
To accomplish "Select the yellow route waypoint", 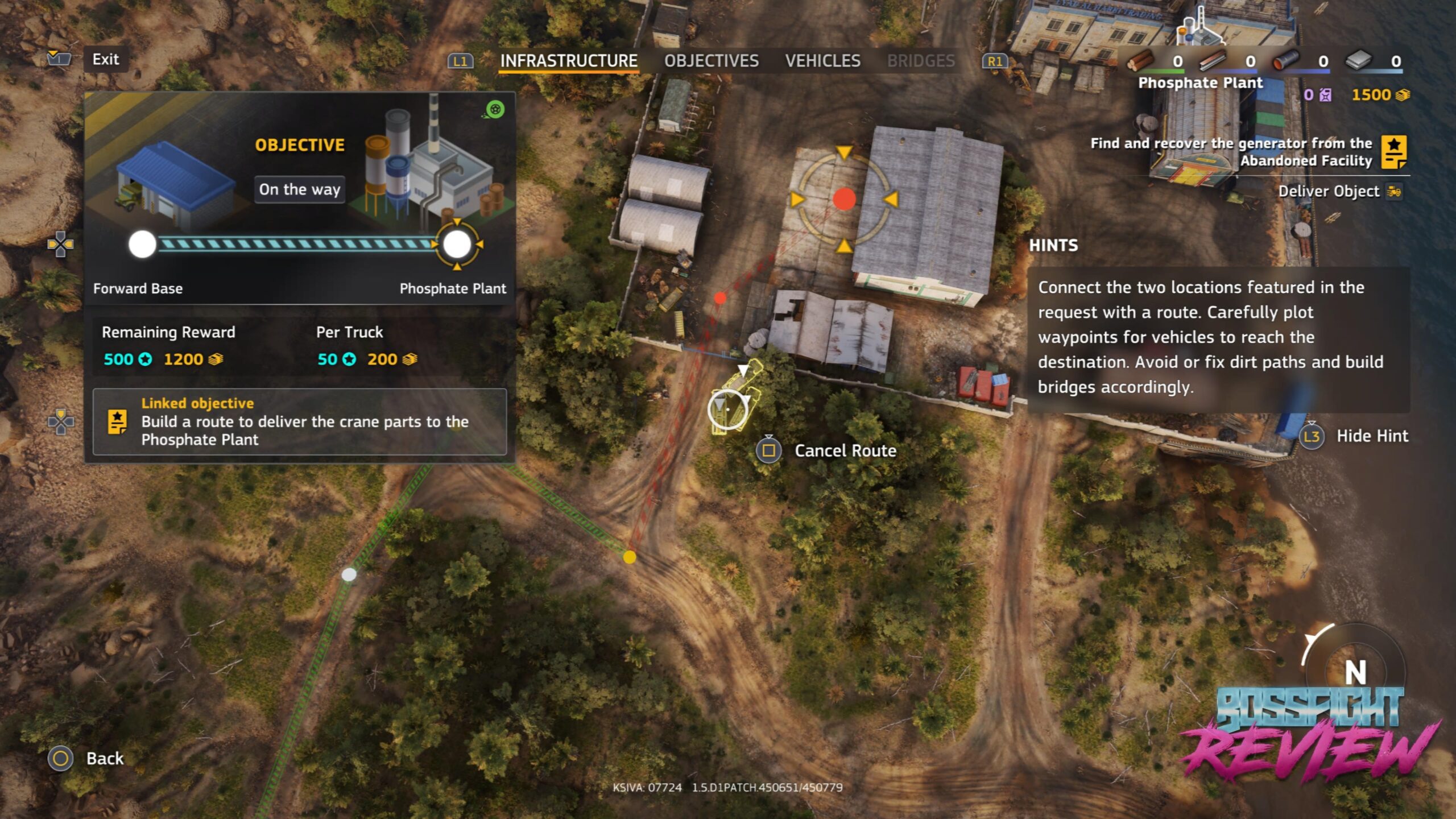I will [629, 557].
